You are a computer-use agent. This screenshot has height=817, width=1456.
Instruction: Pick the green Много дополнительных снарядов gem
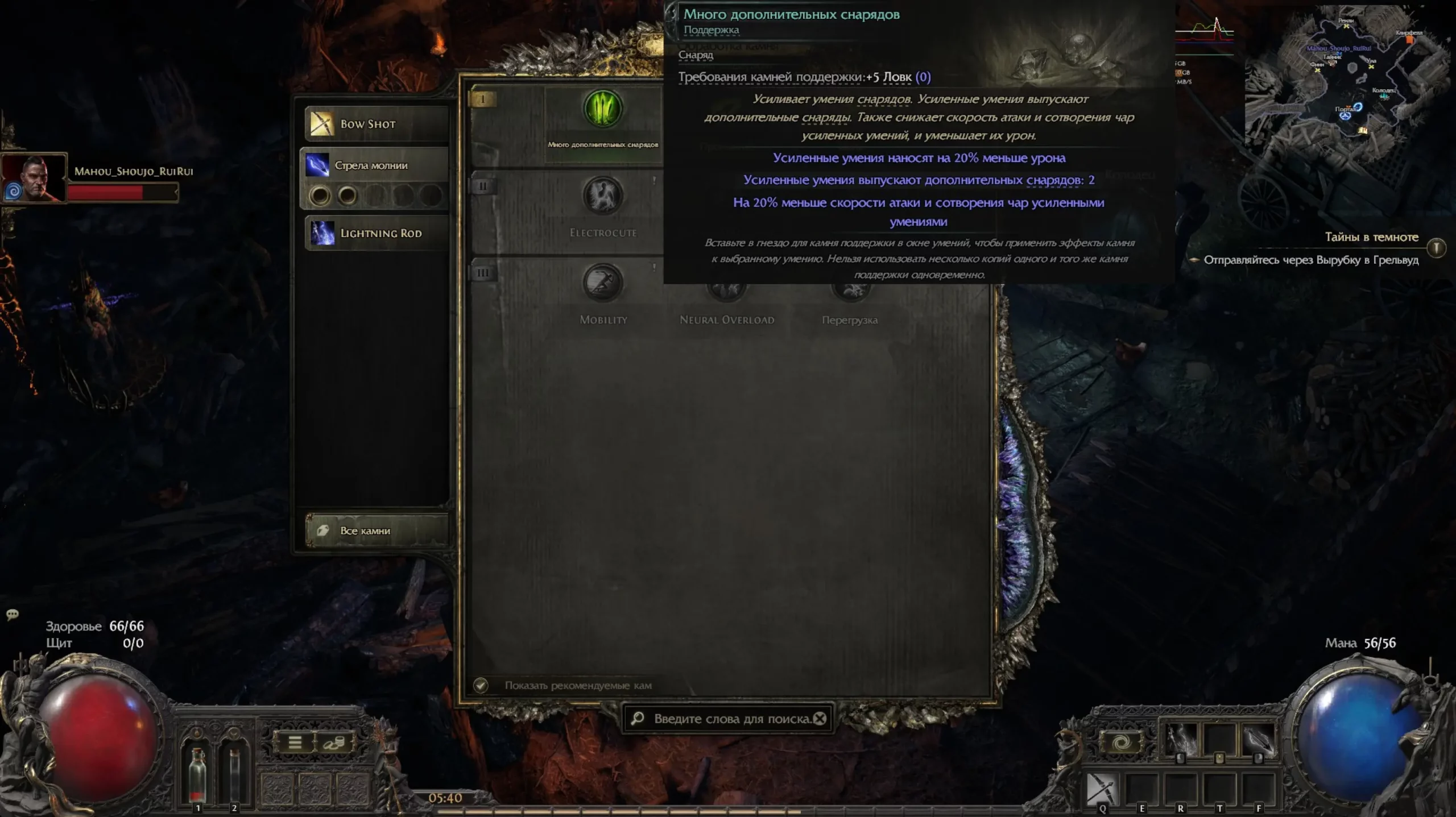pyautogui.click(x=603, y=109)
